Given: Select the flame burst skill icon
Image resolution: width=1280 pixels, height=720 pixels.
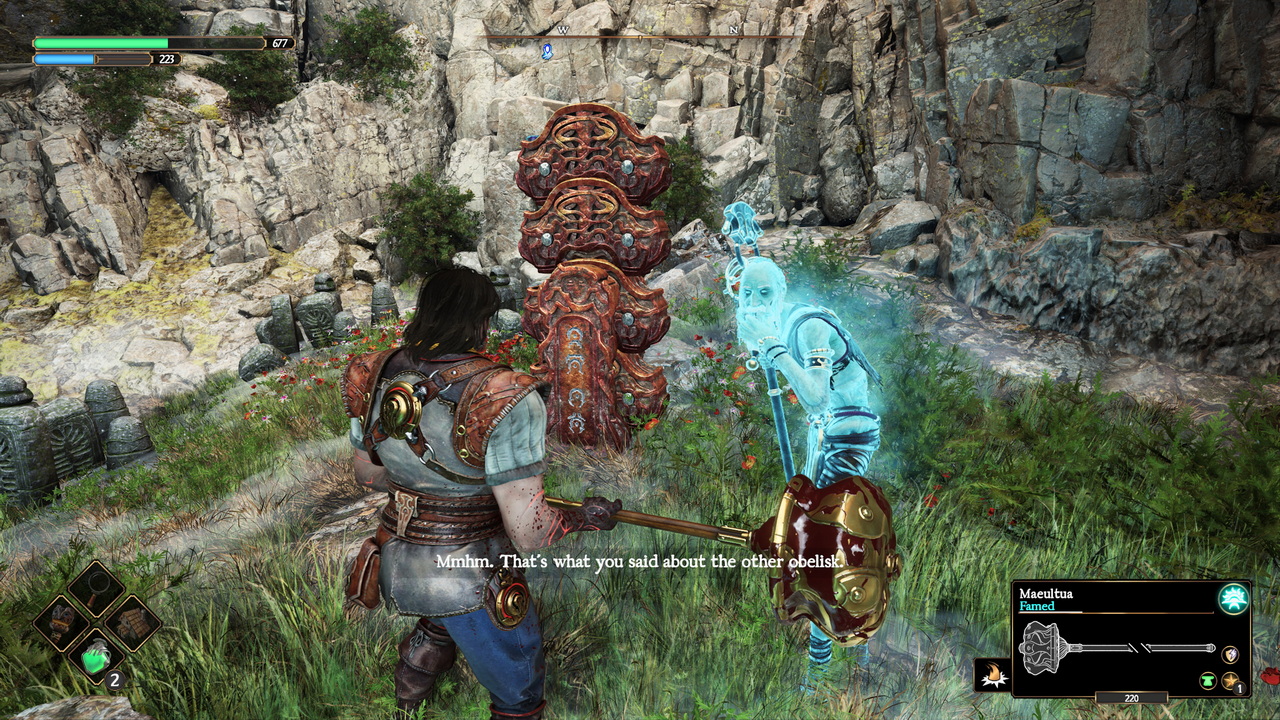Looking at the screenshot, I should [992, 675].
